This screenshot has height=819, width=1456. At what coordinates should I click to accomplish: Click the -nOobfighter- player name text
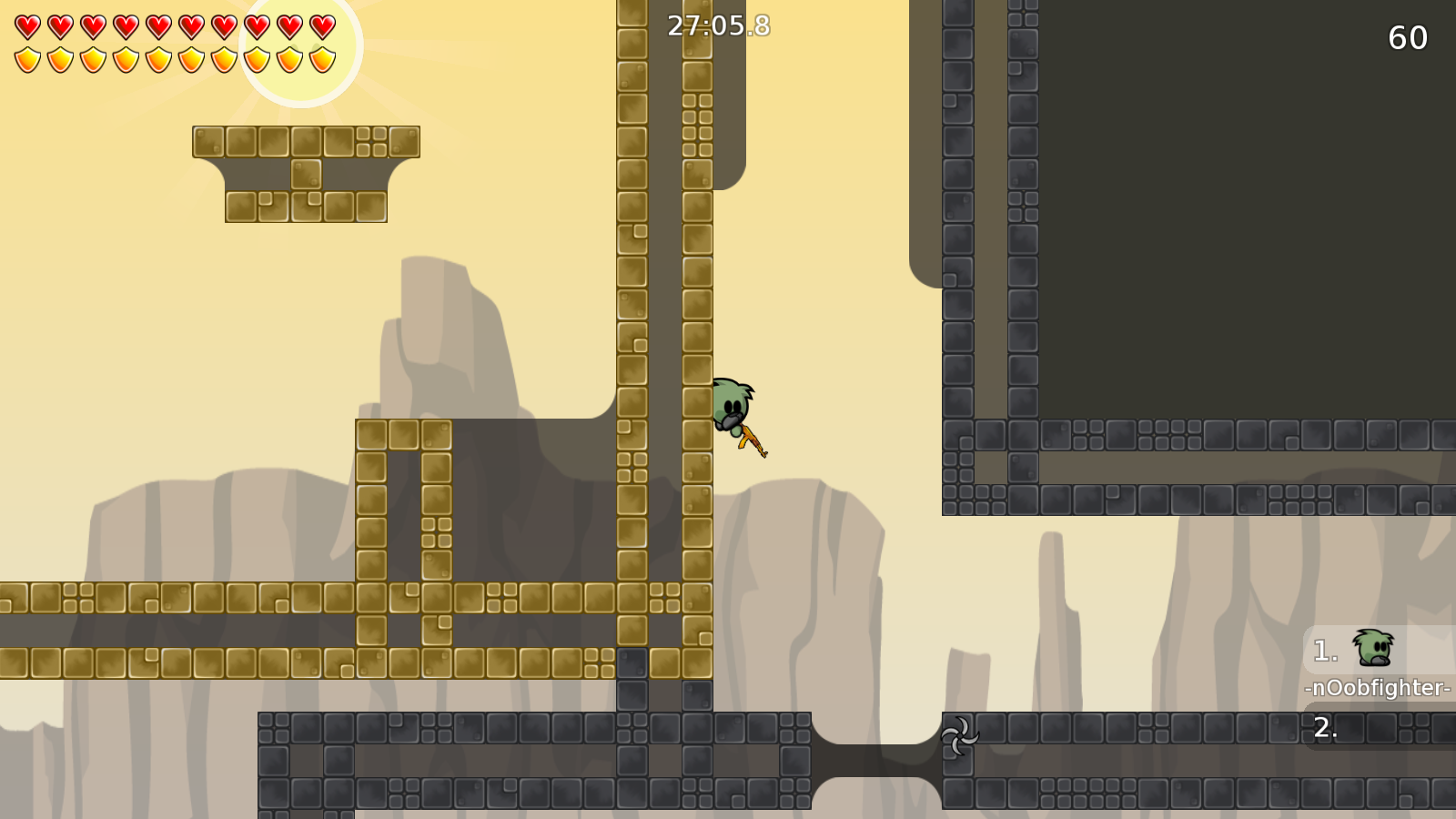pos(1377,690)
